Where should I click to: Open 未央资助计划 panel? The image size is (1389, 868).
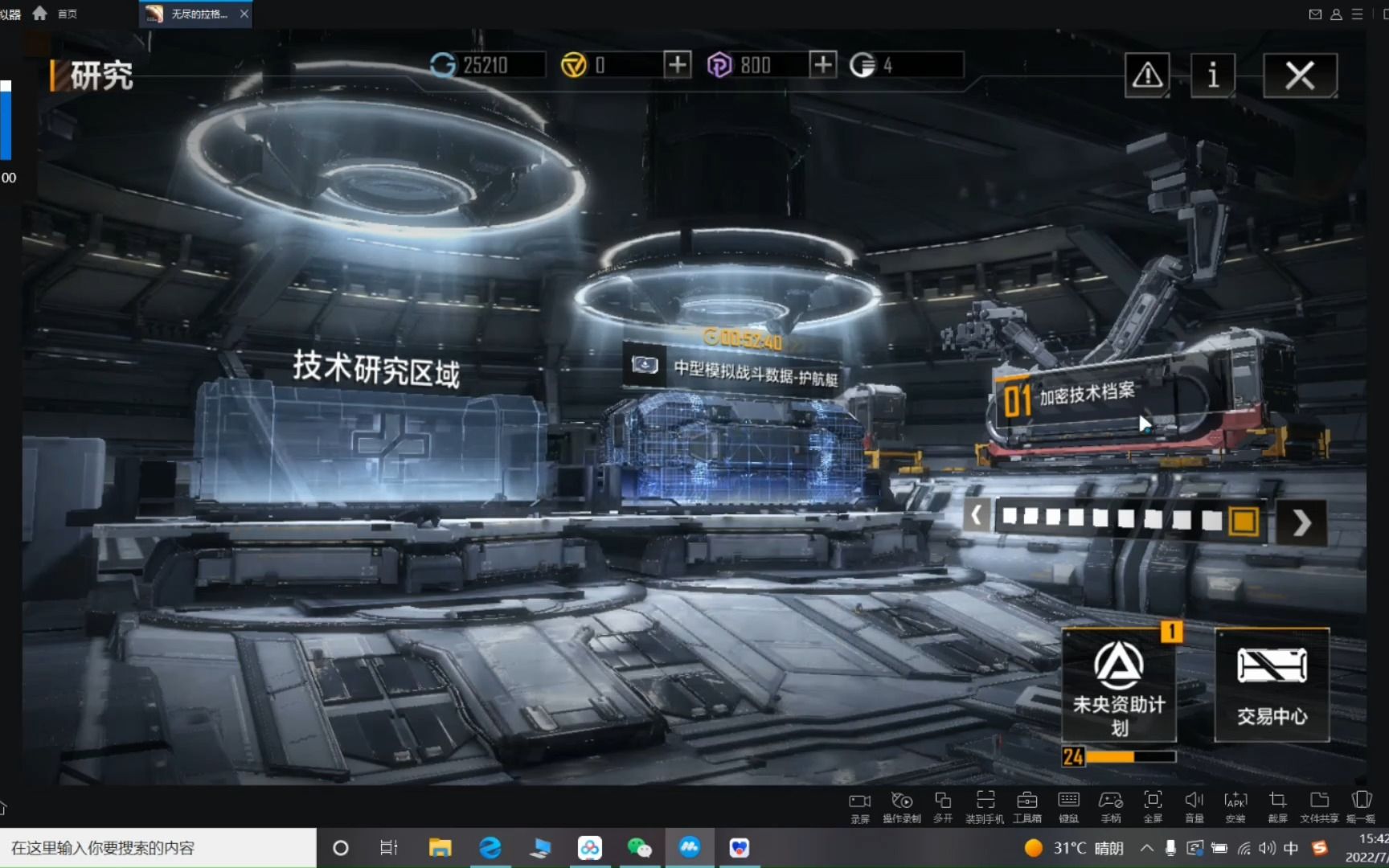click(1119, 686)
